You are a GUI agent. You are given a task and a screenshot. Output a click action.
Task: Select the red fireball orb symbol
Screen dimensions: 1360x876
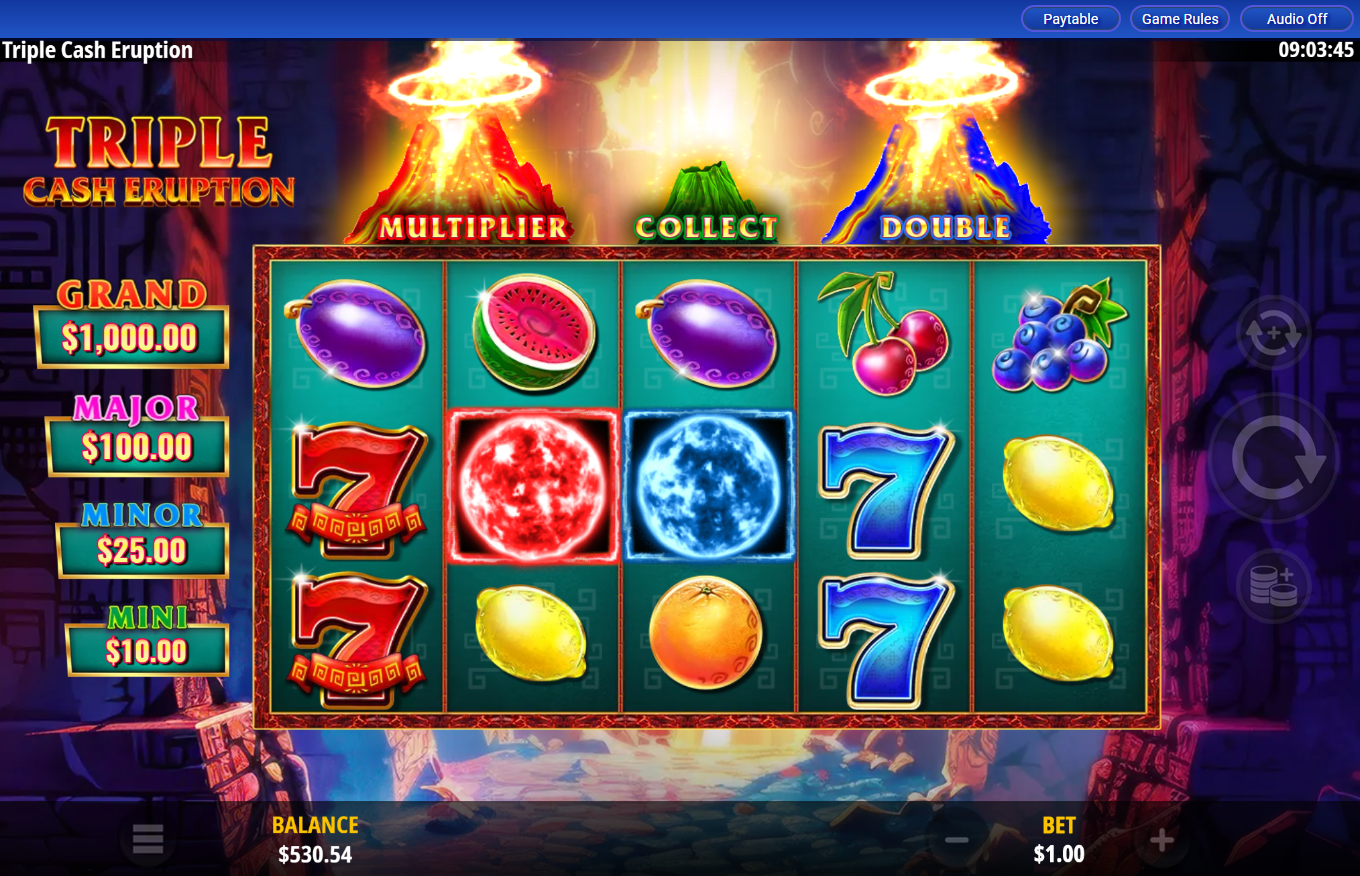533,486
